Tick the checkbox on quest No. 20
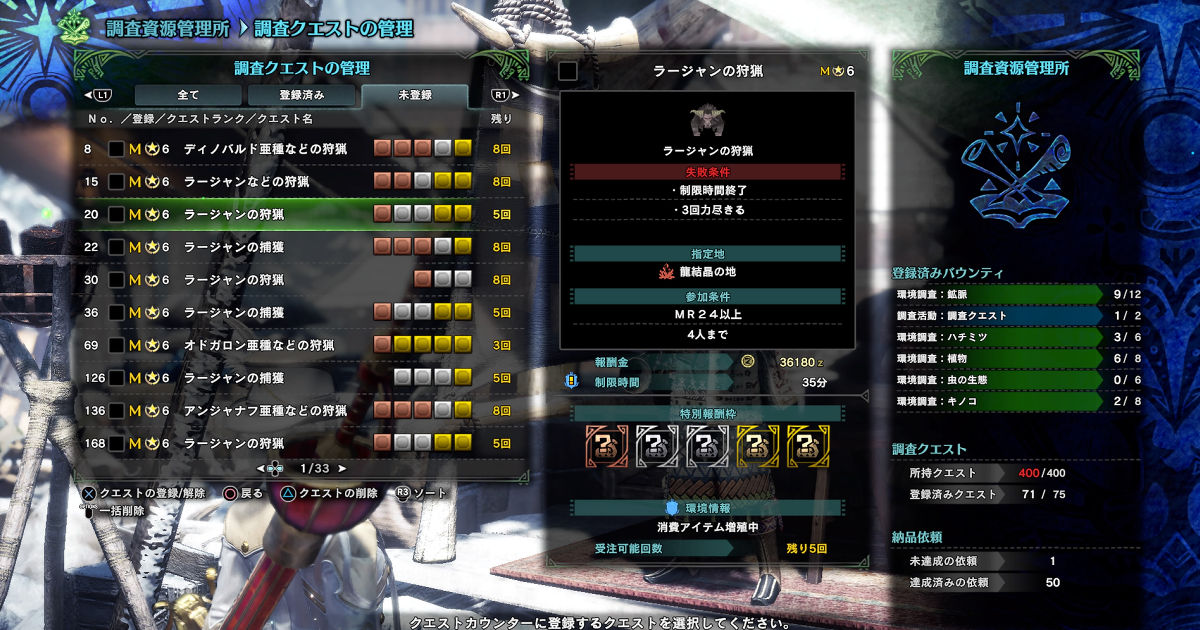This screenshot has height=630, width=1200. [117, 215]
